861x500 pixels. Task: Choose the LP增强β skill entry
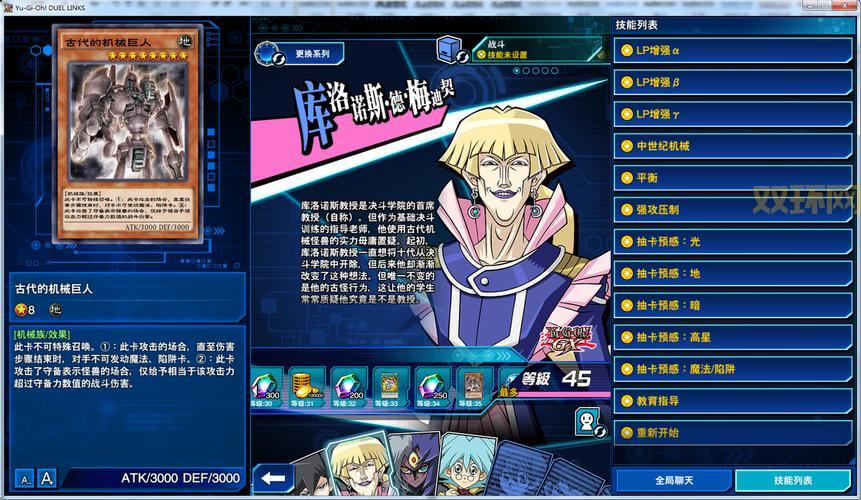[733, 82]
